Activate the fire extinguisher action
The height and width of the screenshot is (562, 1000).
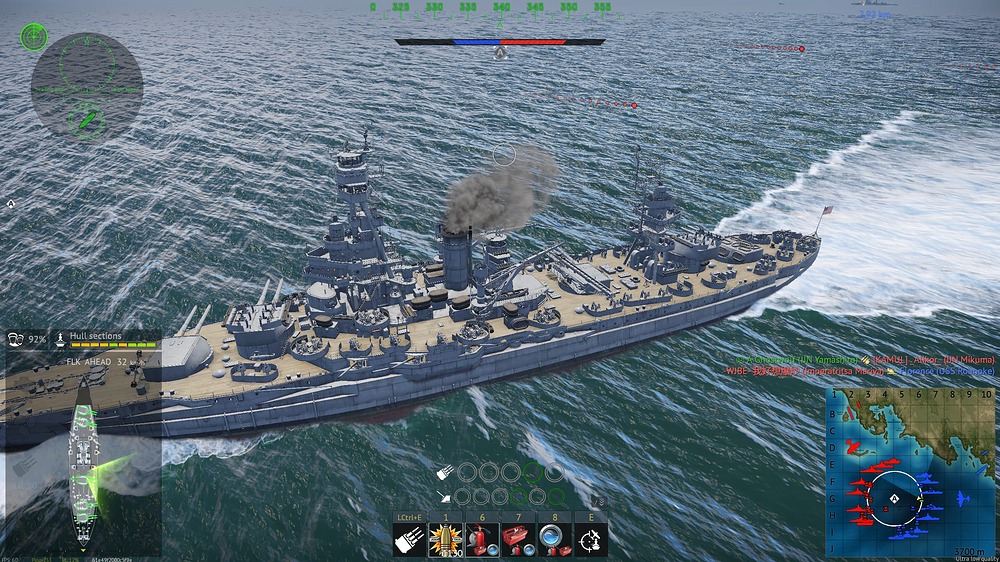point(481,540)
